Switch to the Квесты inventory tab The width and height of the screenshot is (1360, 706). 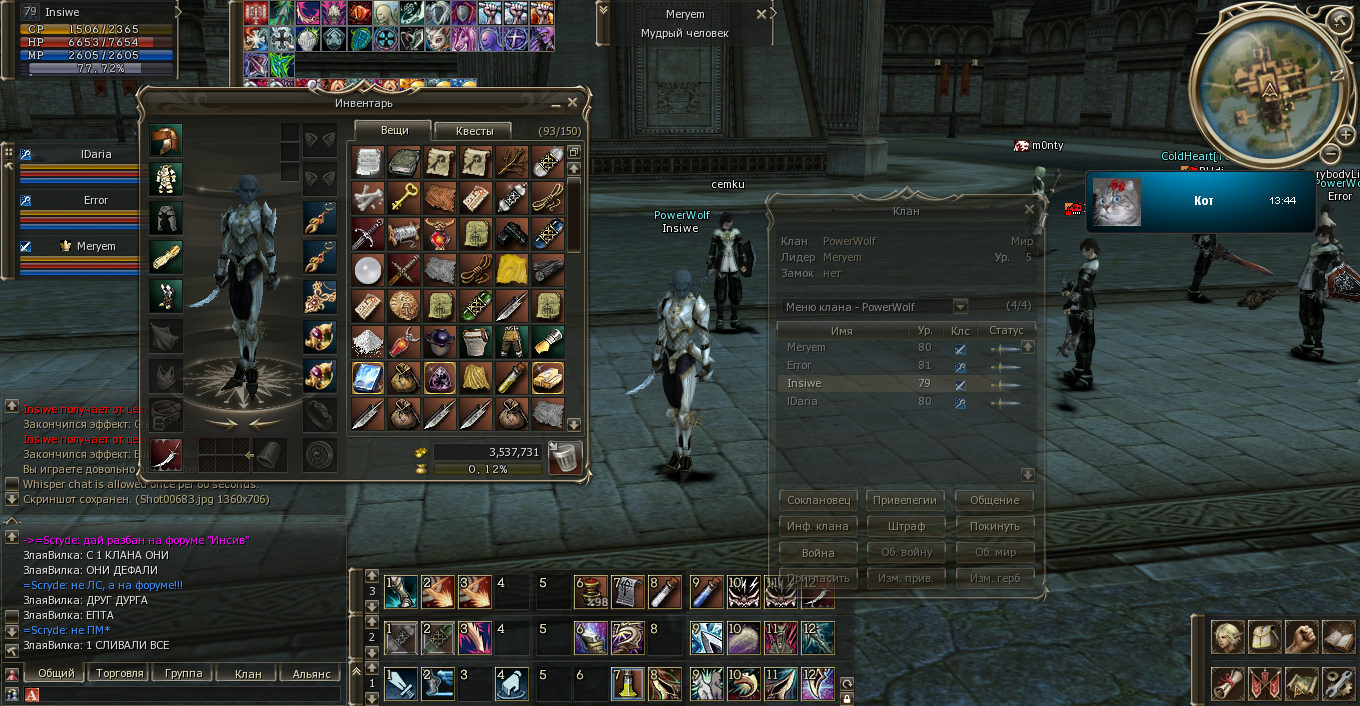click(472, 131)
